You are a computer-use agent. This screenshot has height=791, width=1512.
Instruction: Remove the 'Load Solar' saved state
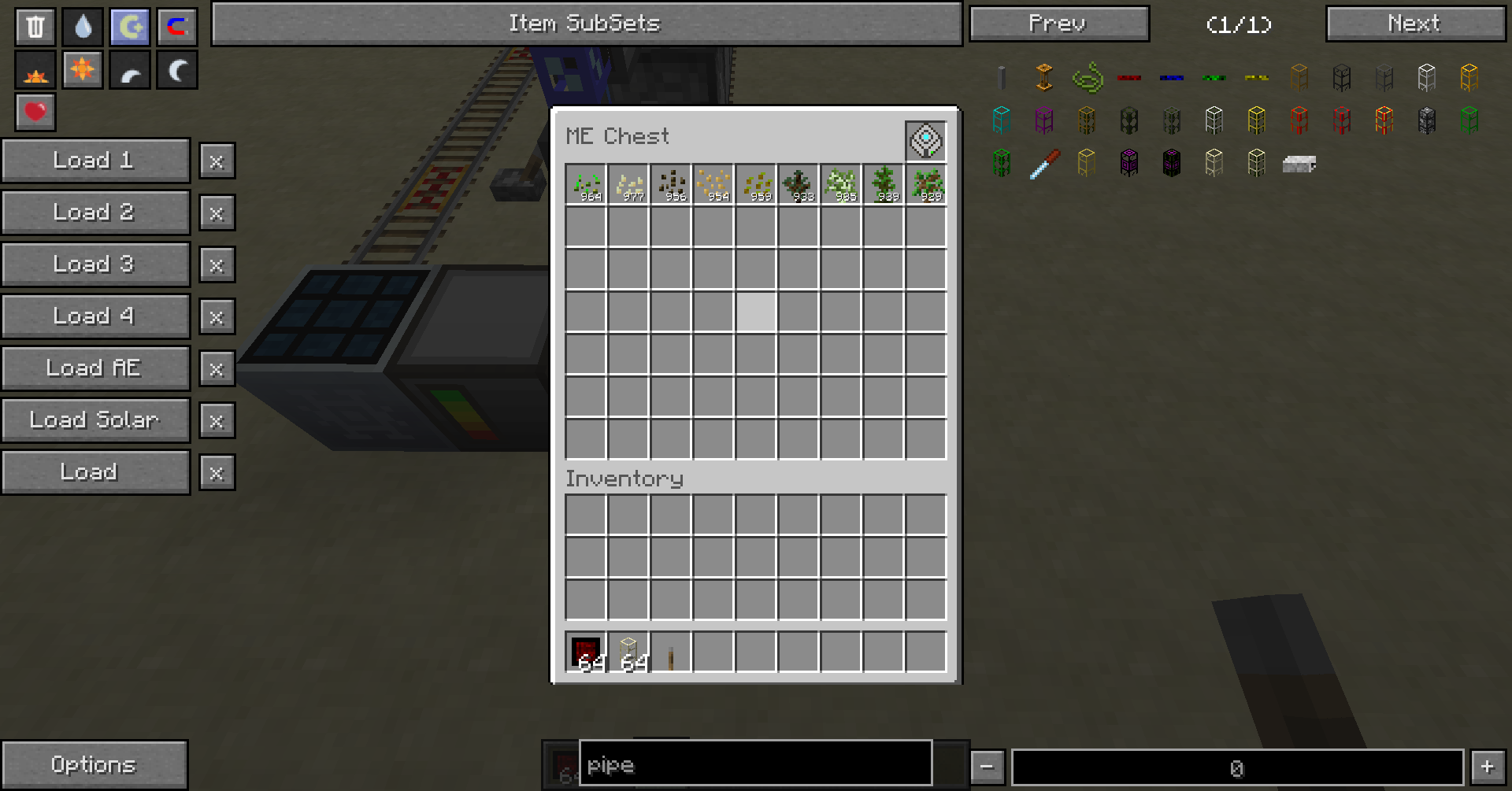point(217,421)
